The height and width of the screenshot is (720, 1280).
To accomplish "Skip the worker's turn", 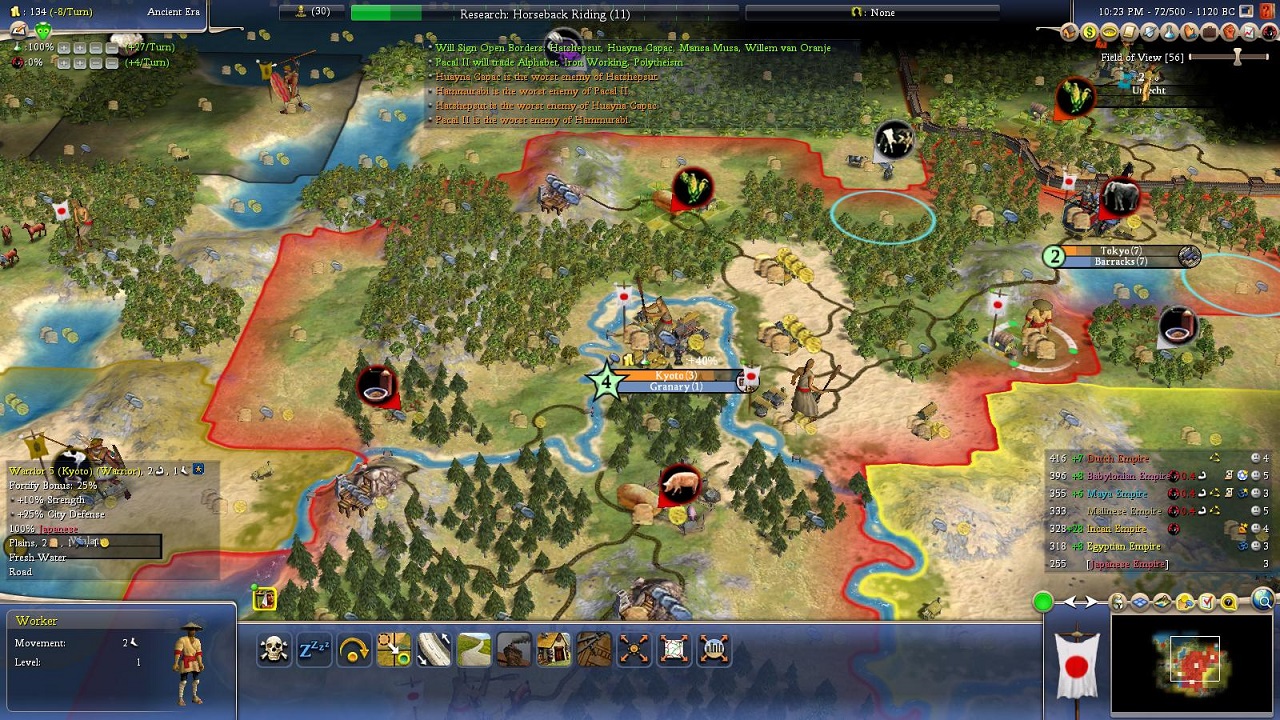I will tap(354, 650).
